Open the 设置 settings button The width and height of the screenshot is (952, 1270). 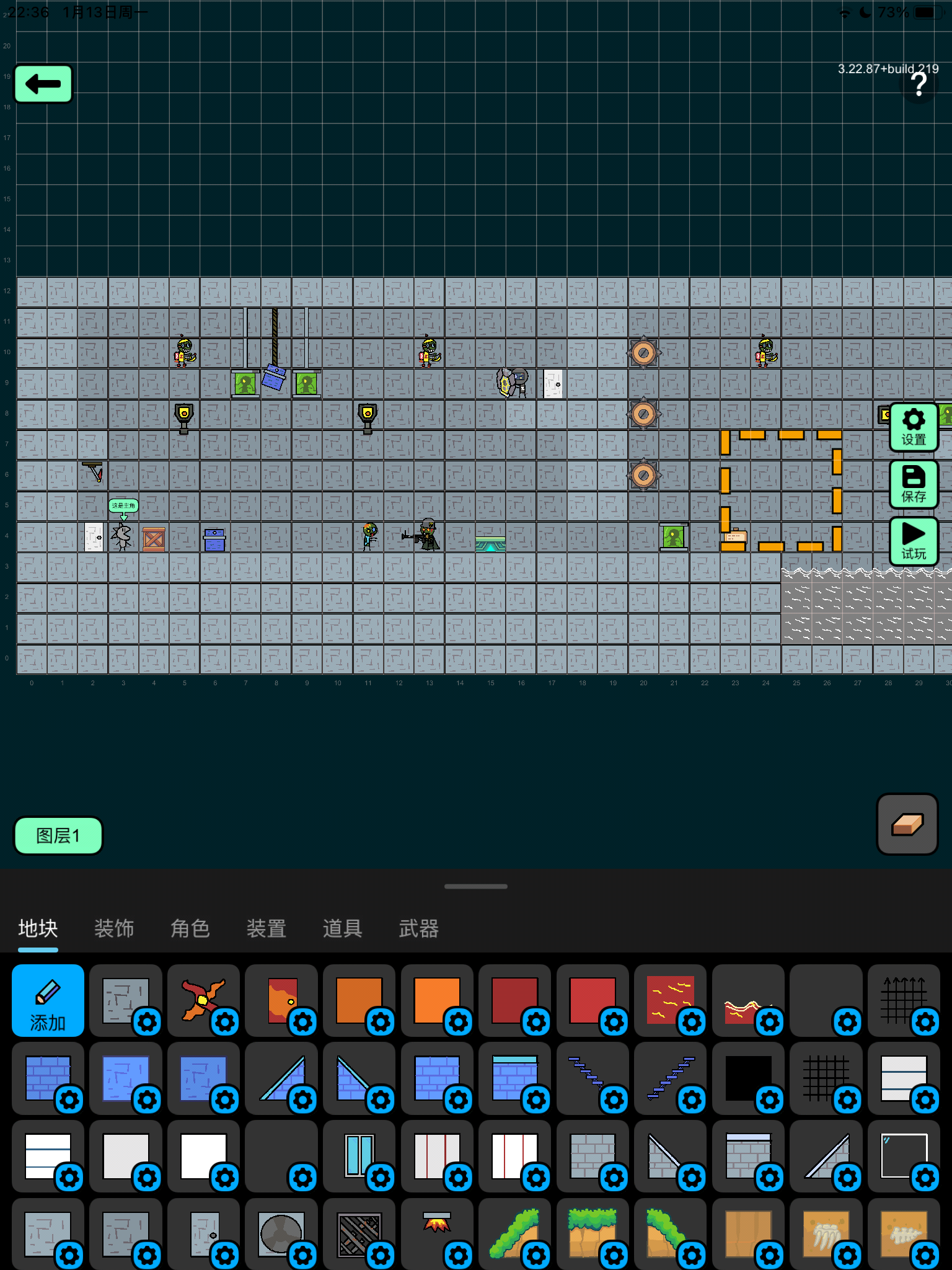coord(914,427)
